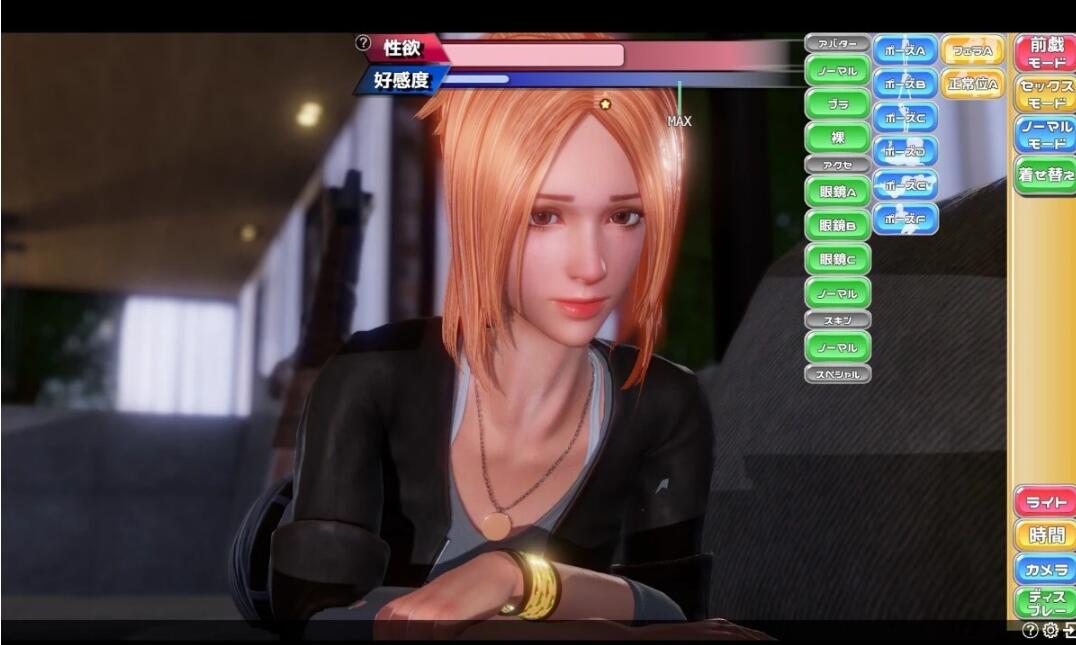Open the カメラ camera settings
The height and width of the screenshot is (645, 1076).
click(x=1045, y=569)
